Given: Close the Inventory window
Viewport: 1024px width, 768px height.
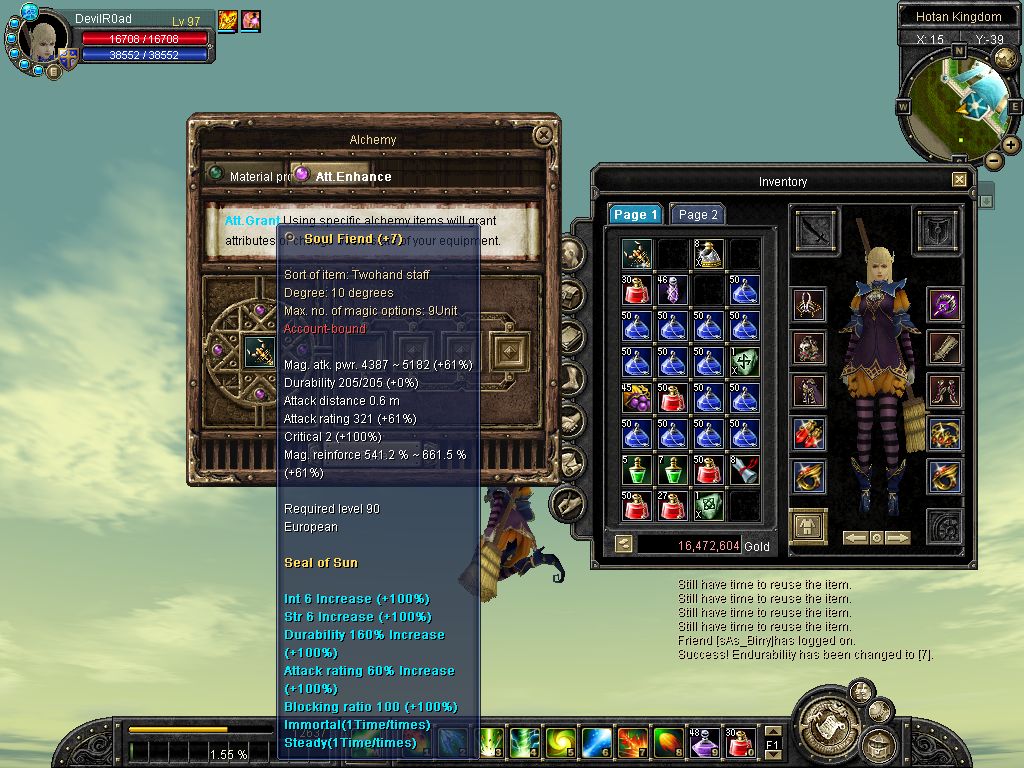Looking at the screenshot, I should pyautogui.click(x=959, y=180).
